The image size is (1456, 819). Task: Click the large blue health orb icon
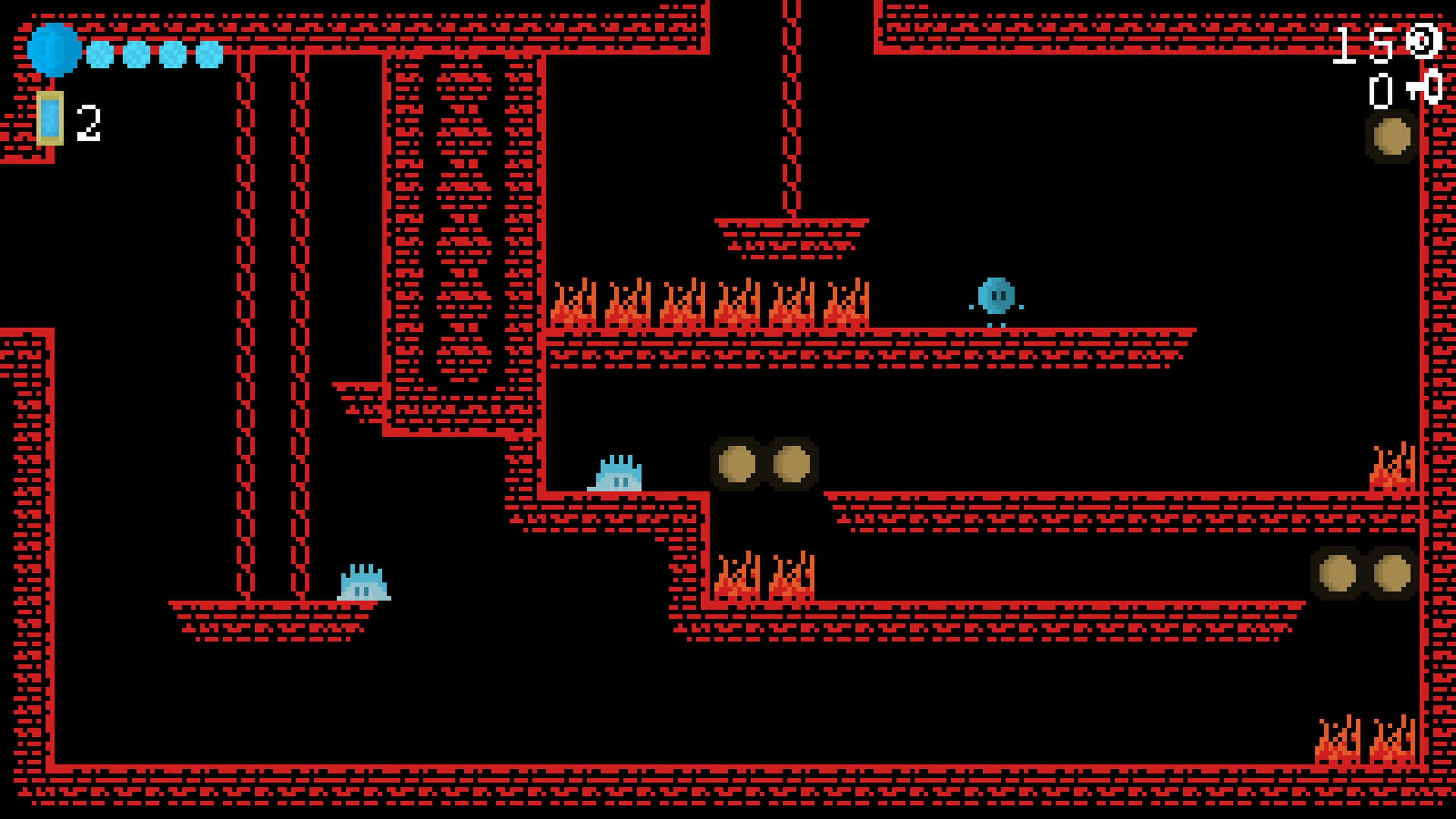coord(55,49)
